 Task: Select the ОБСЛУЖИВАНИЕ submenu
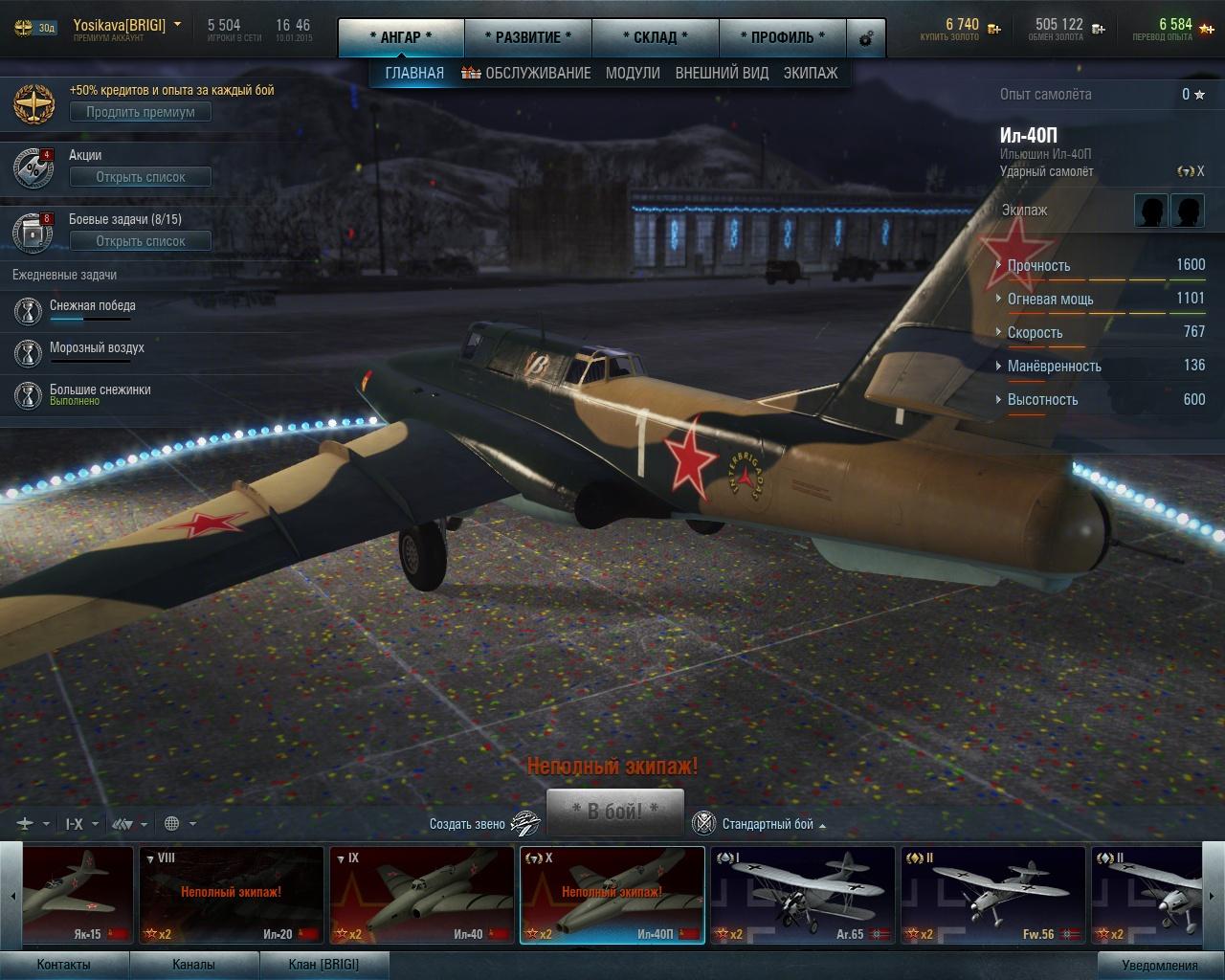tap(526, 73)
